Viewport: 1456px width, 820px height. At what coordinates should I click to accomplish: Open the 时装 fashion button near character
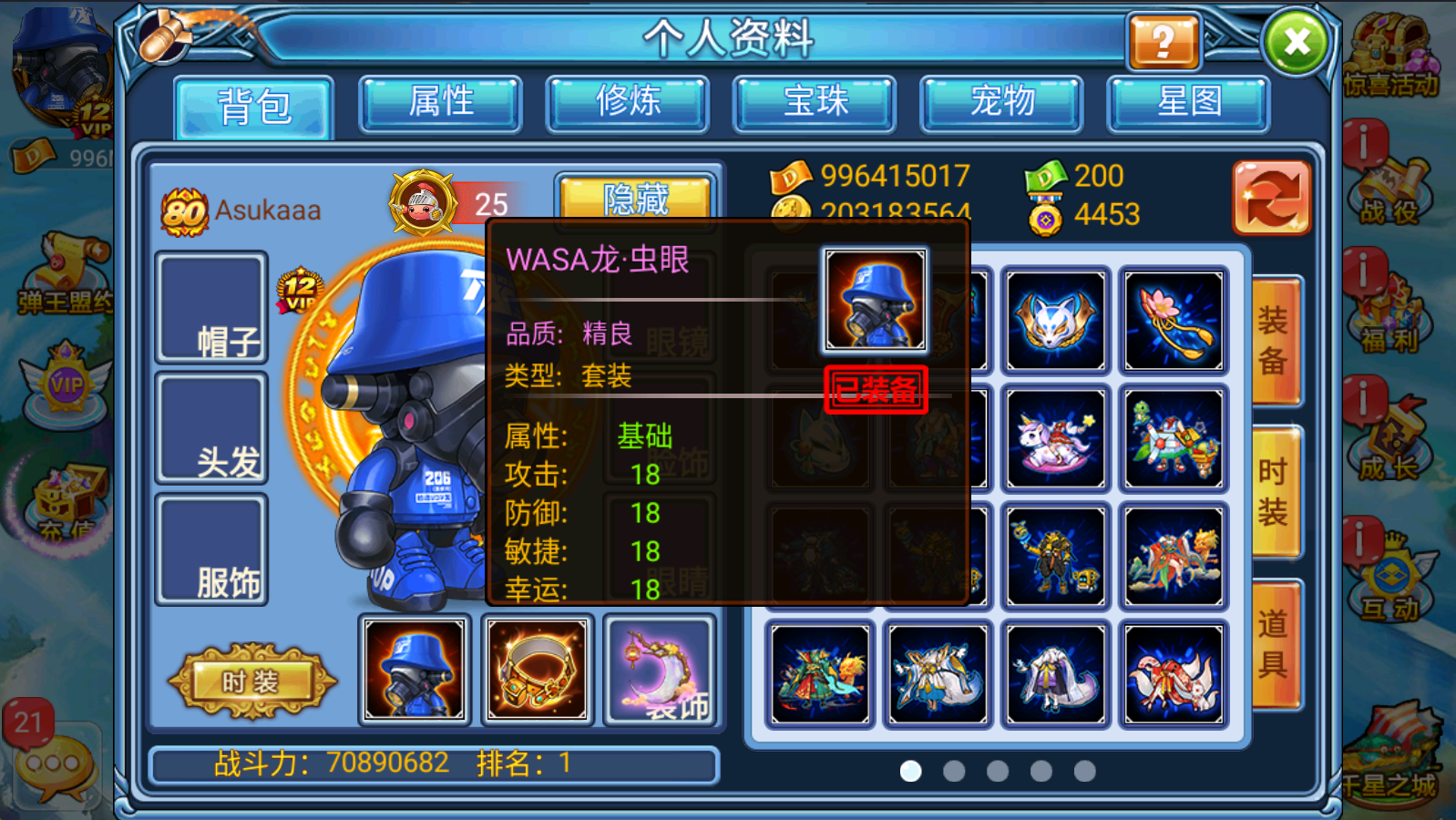pos(252,679)
